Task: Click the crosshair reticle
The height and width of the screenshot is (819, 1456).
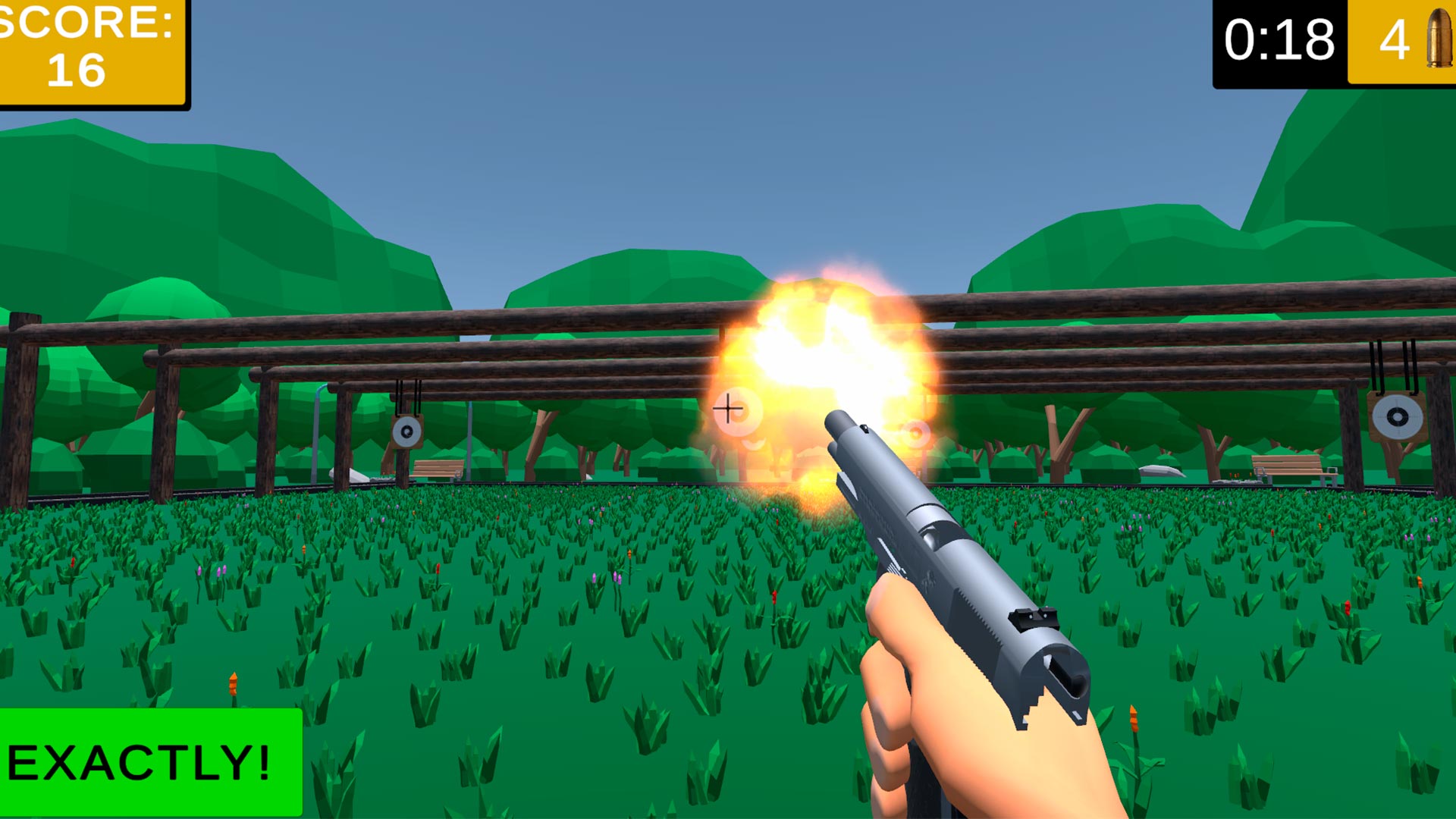Action: tap(729, 407)
